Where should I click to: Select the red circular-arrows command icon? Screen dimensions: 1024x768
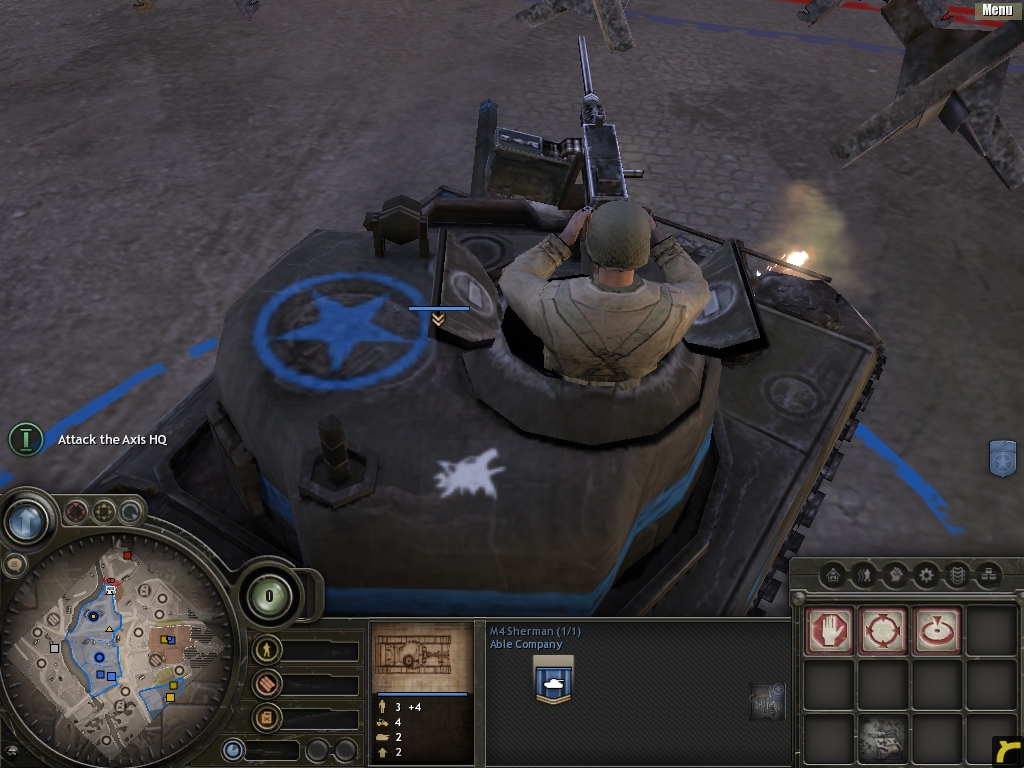[883, 632]
